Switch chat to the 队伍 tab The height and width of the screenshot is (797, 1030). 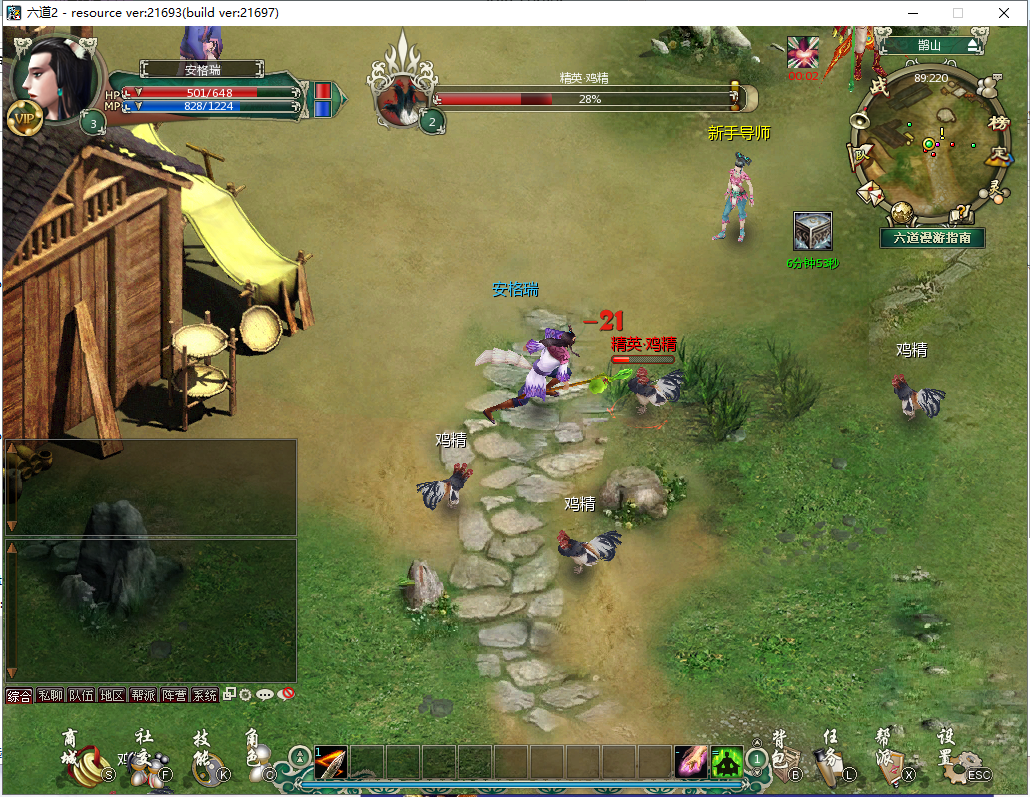pyautogui.click(x=81, y=695)
